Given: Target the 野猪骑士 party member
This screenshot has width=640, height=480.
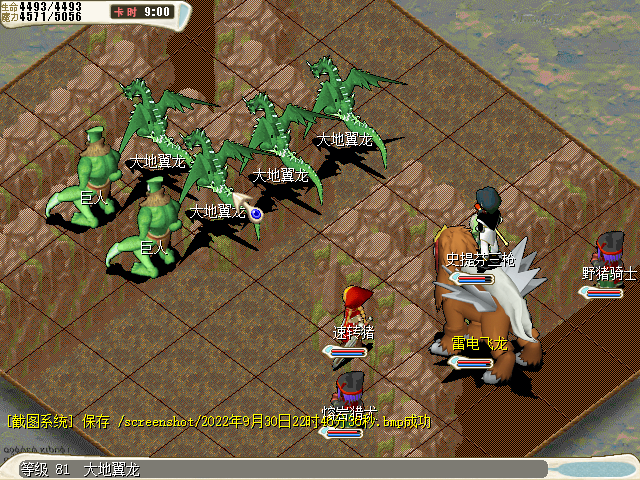Looking at the screenshot, I should click(608, 254).
